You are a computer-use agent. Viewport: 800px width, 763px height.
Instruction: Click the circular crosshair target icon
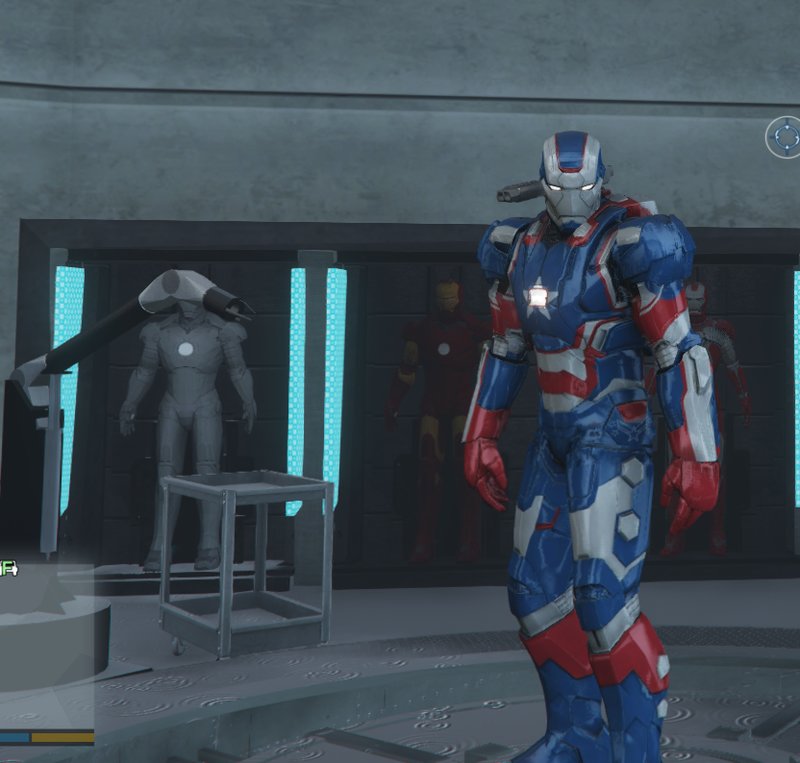tap(784, 138)
